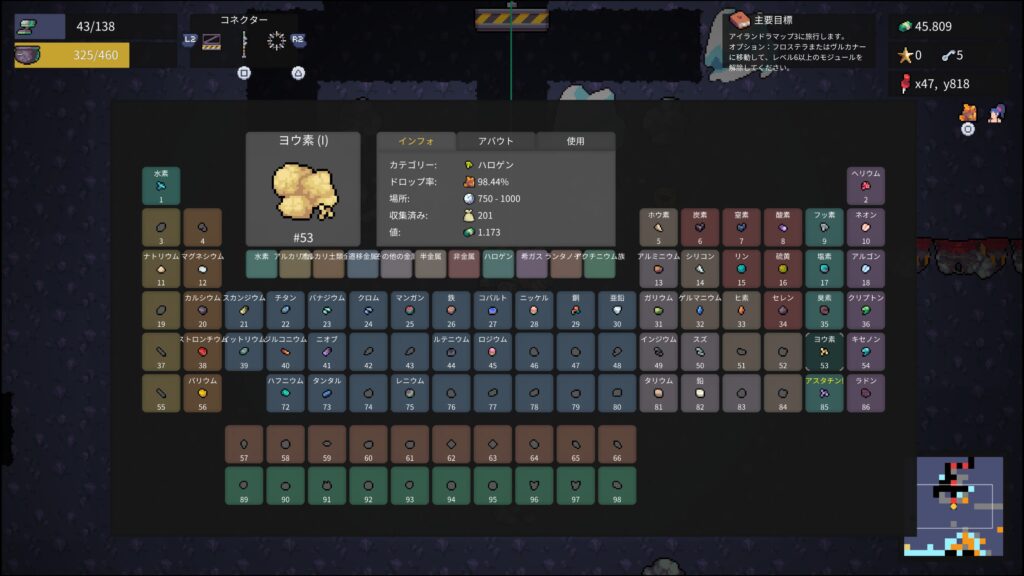Select the 希ガス category filter

click(x=532, y=264)
